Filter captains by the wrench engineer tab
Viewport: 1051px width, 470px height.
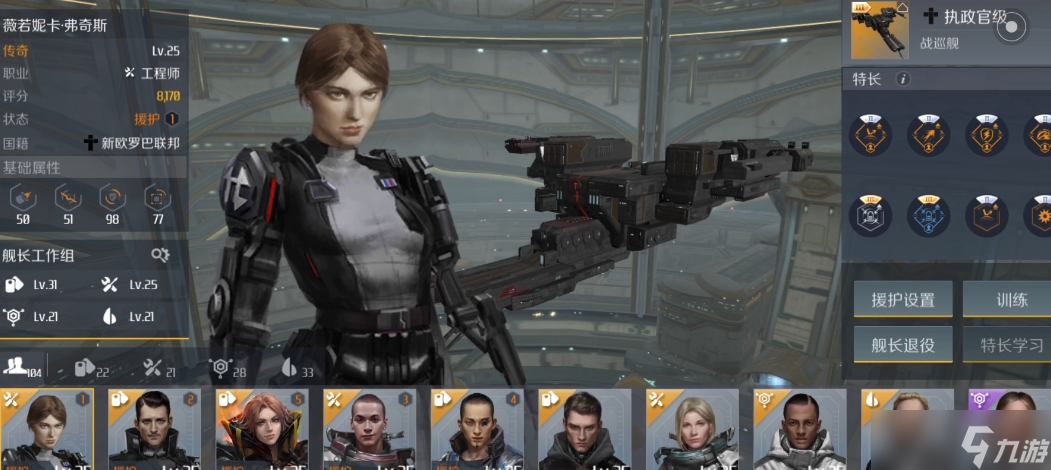click(158, 369)
